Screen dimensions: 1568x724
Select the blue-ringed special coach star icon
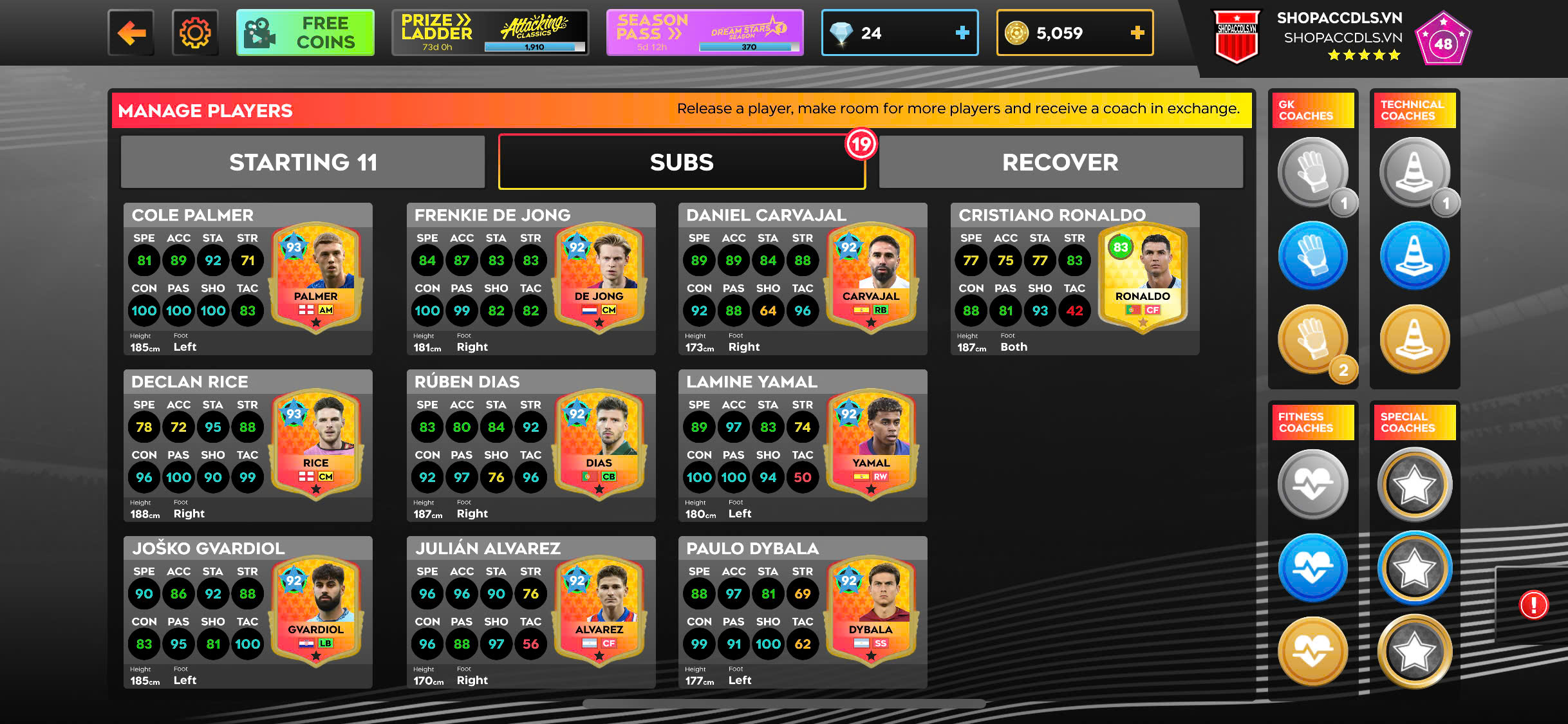[1414, 568]
